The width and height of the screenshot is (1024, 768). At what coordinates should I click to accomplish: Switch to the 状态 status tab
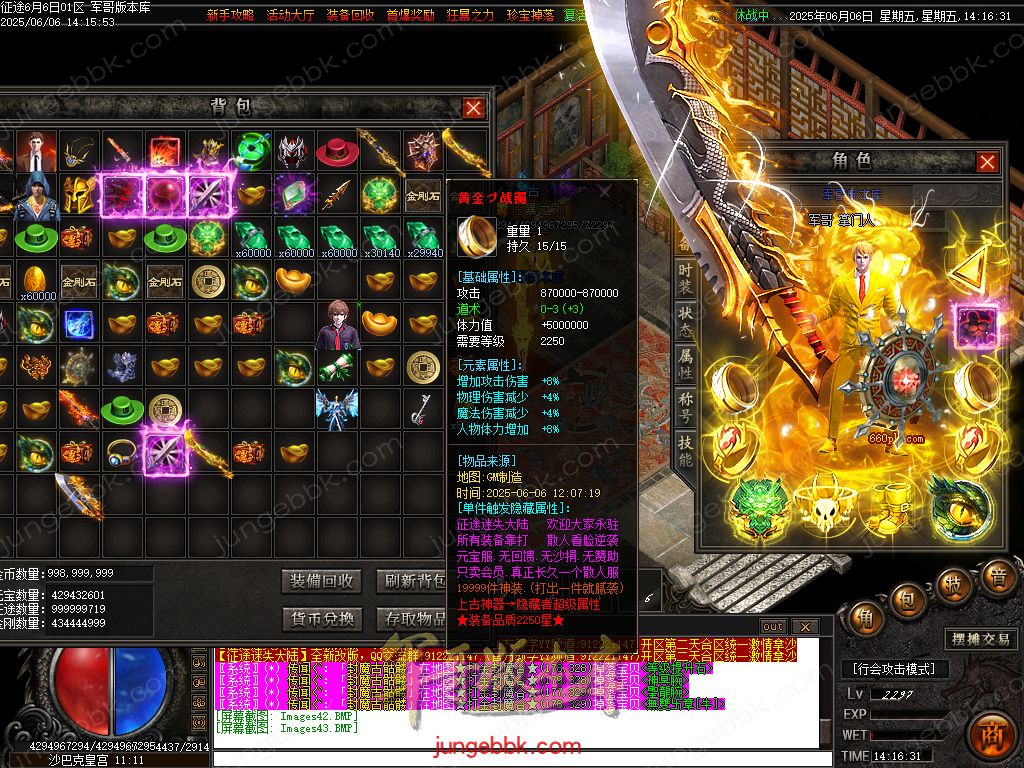click(685, 319)
